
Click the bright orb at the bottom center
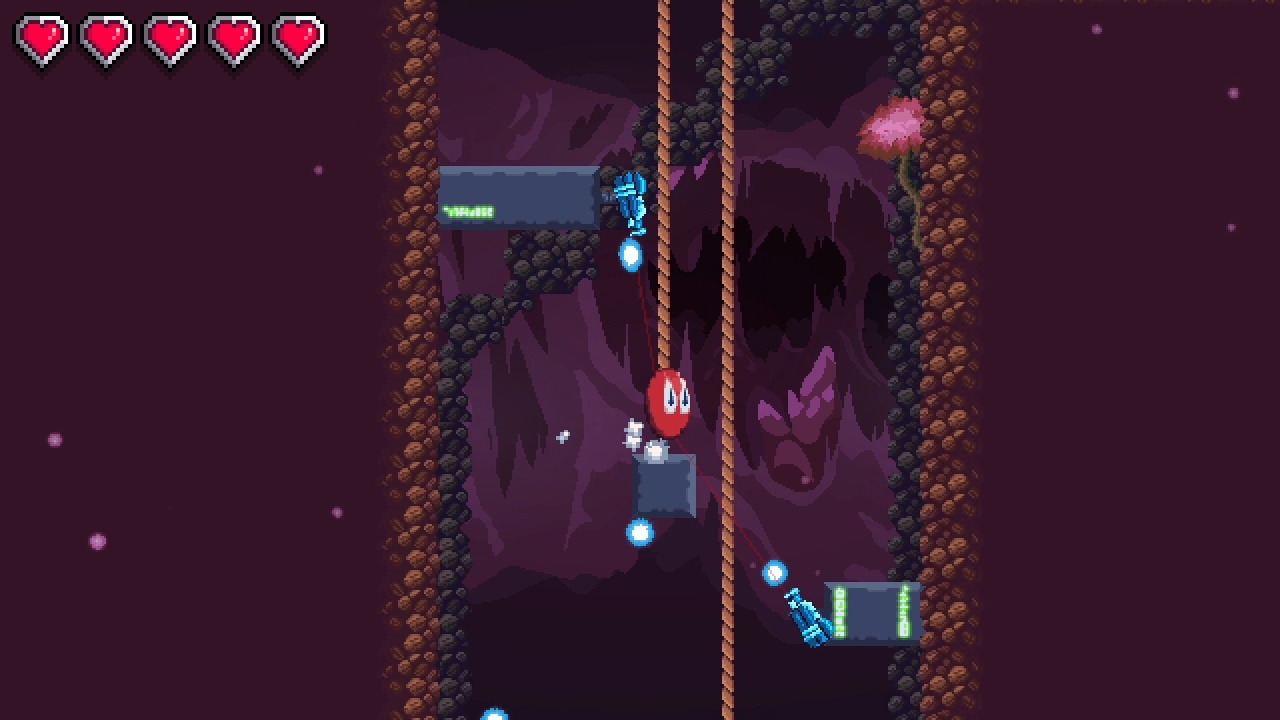coord(492,712)
